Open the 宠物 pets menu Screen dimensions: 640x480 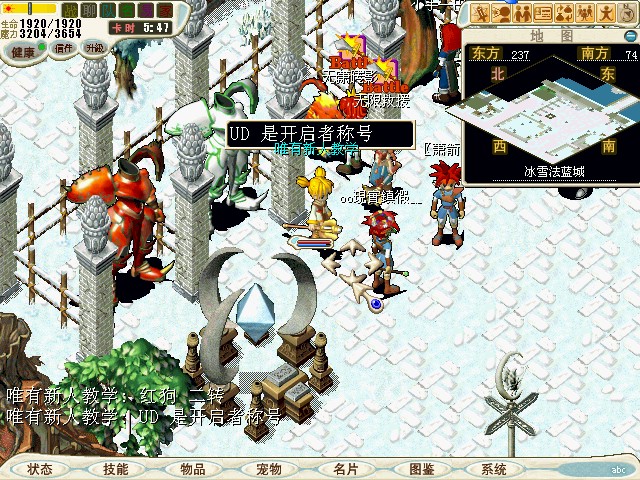(x=268, y=468)
